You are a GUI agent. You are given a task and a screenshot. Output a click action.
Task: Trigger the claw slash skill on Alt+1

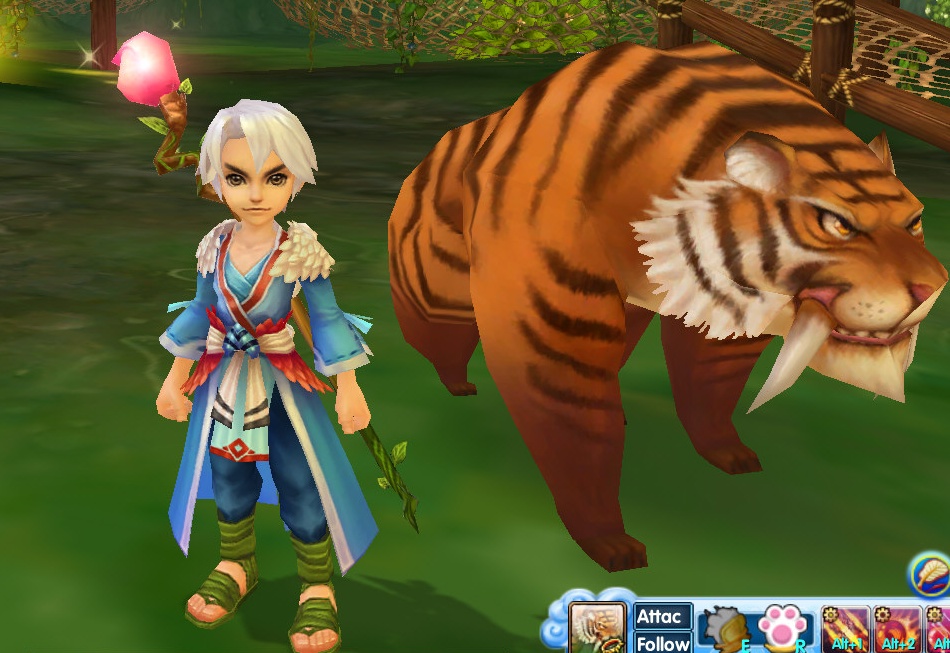(x=845, y=629)
